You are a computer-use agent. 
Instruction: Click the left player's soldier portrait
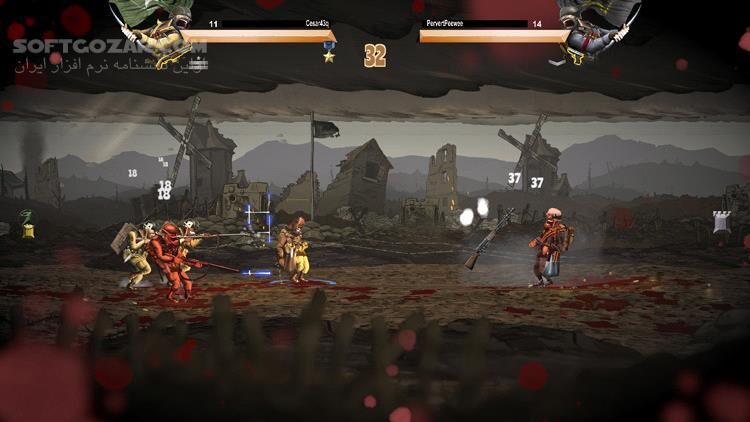click(160, 24)
